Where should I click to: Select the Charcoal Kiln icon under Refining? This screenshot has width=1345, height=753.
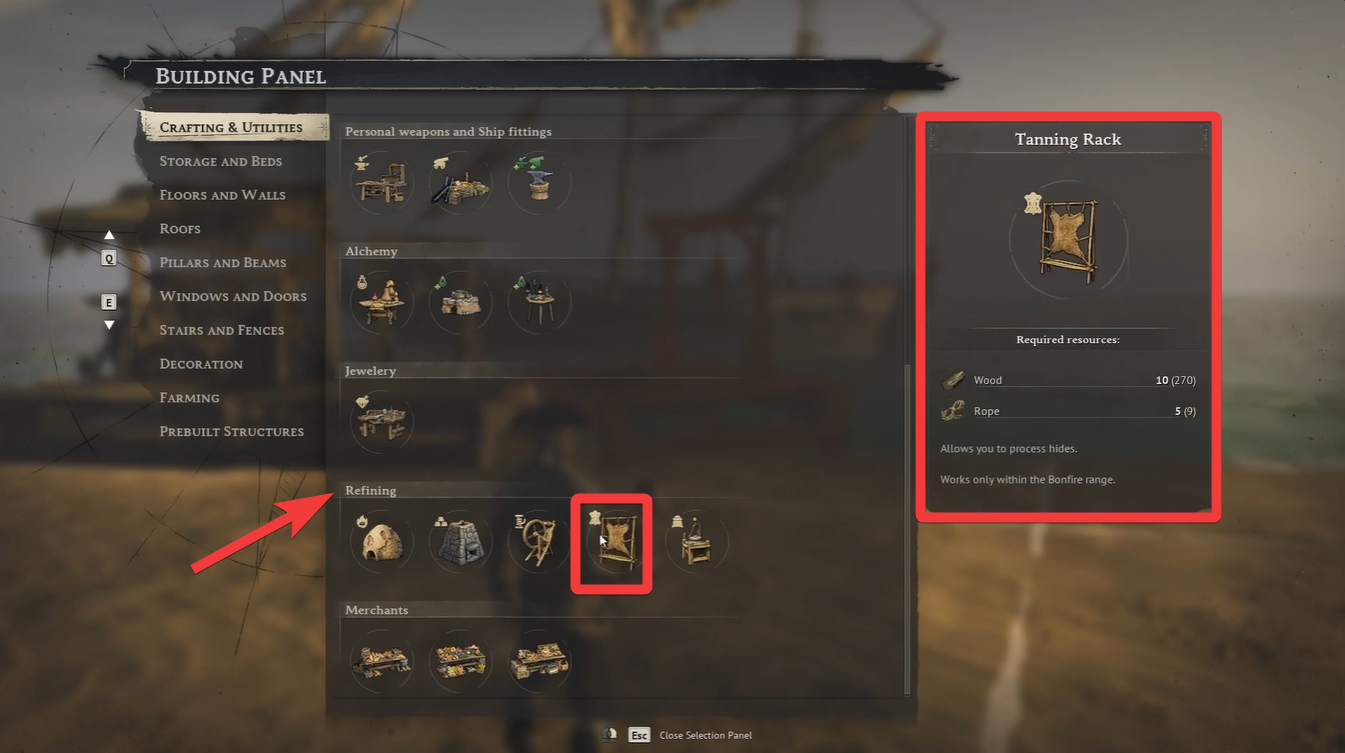point(381,541)
